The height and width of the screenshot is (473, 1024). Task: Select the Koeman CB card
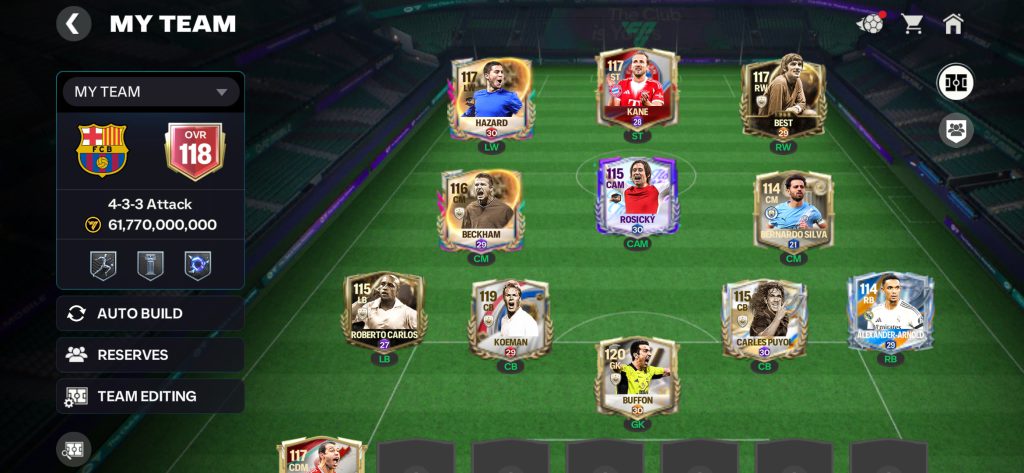tap(510, 318)
